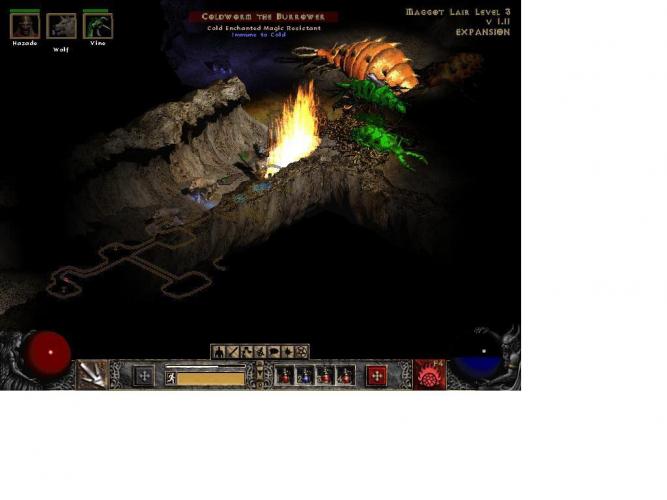Select the Hazade mercenary portrait
667x500 pixels.
click(x=24, y=26)
